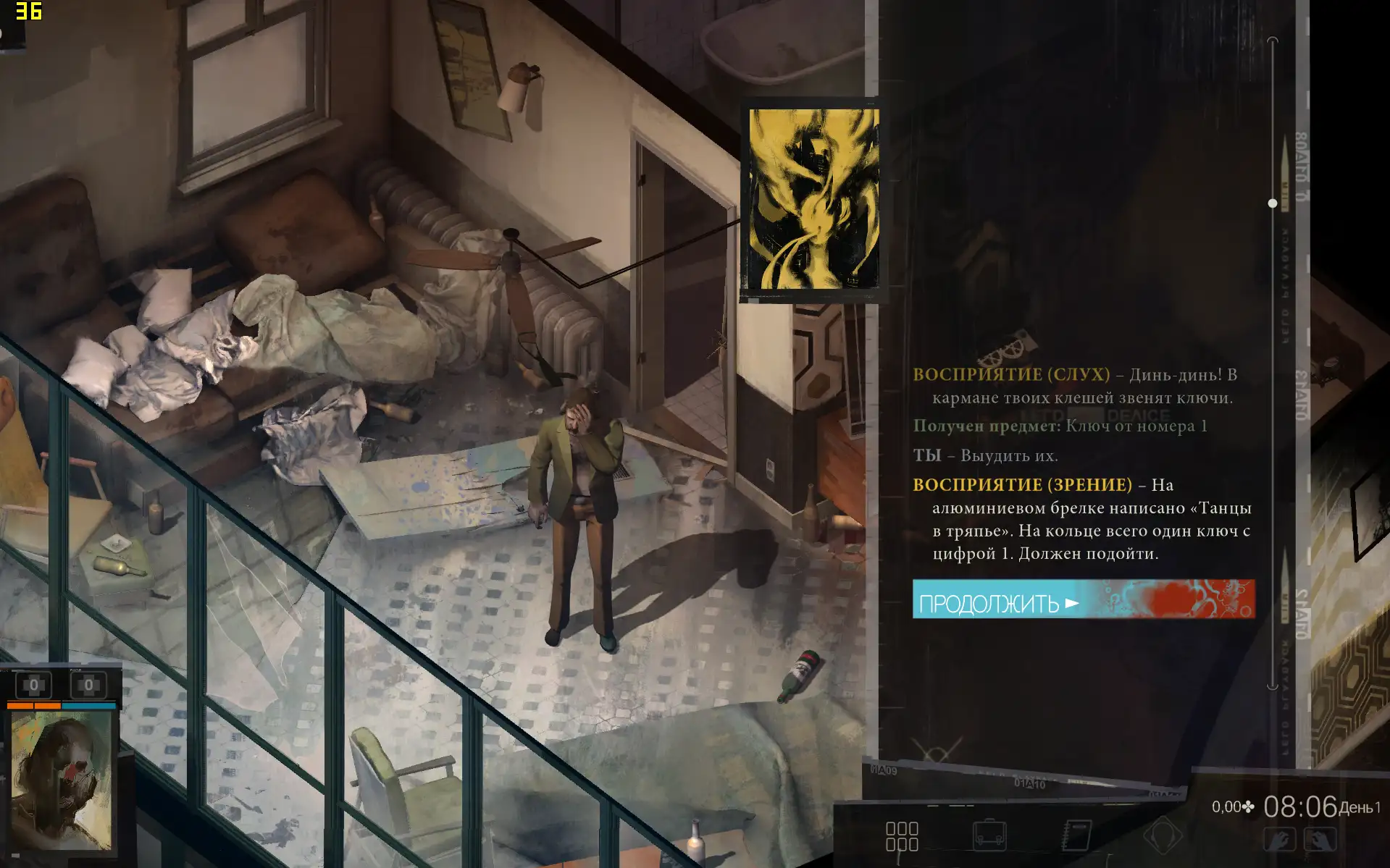Use the health healing charge above the orange bar
The height and width of the screenshot is (868, 1390).
pos(33,685)
